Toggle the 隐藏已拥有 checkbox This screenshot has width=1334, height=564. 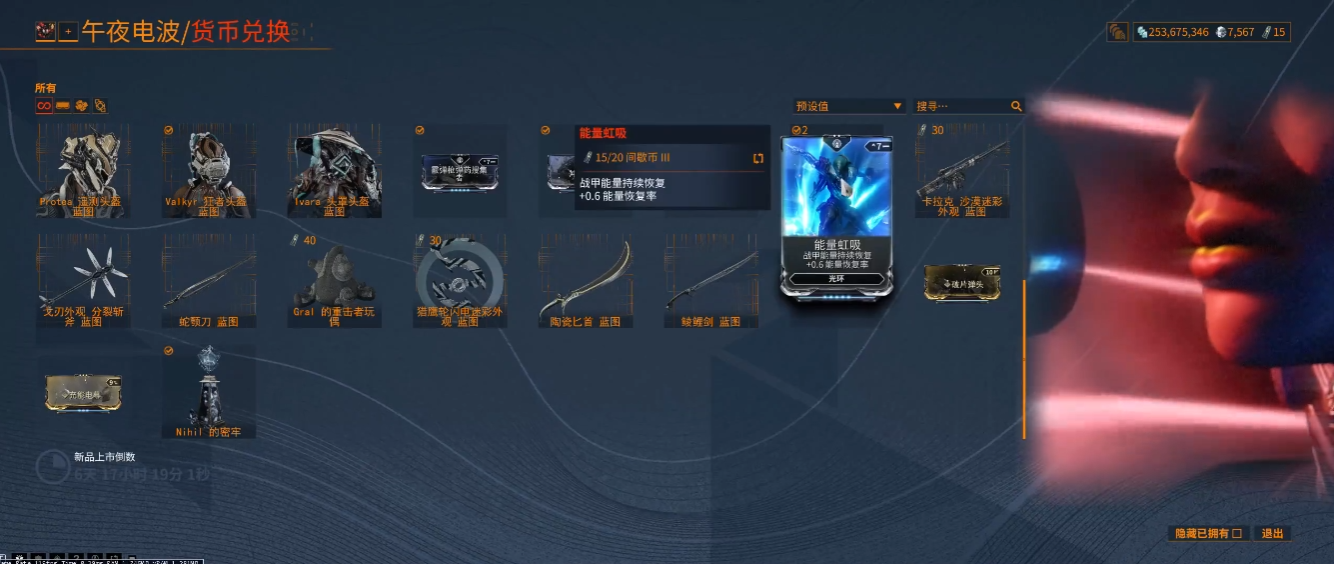coord(1237,534)
